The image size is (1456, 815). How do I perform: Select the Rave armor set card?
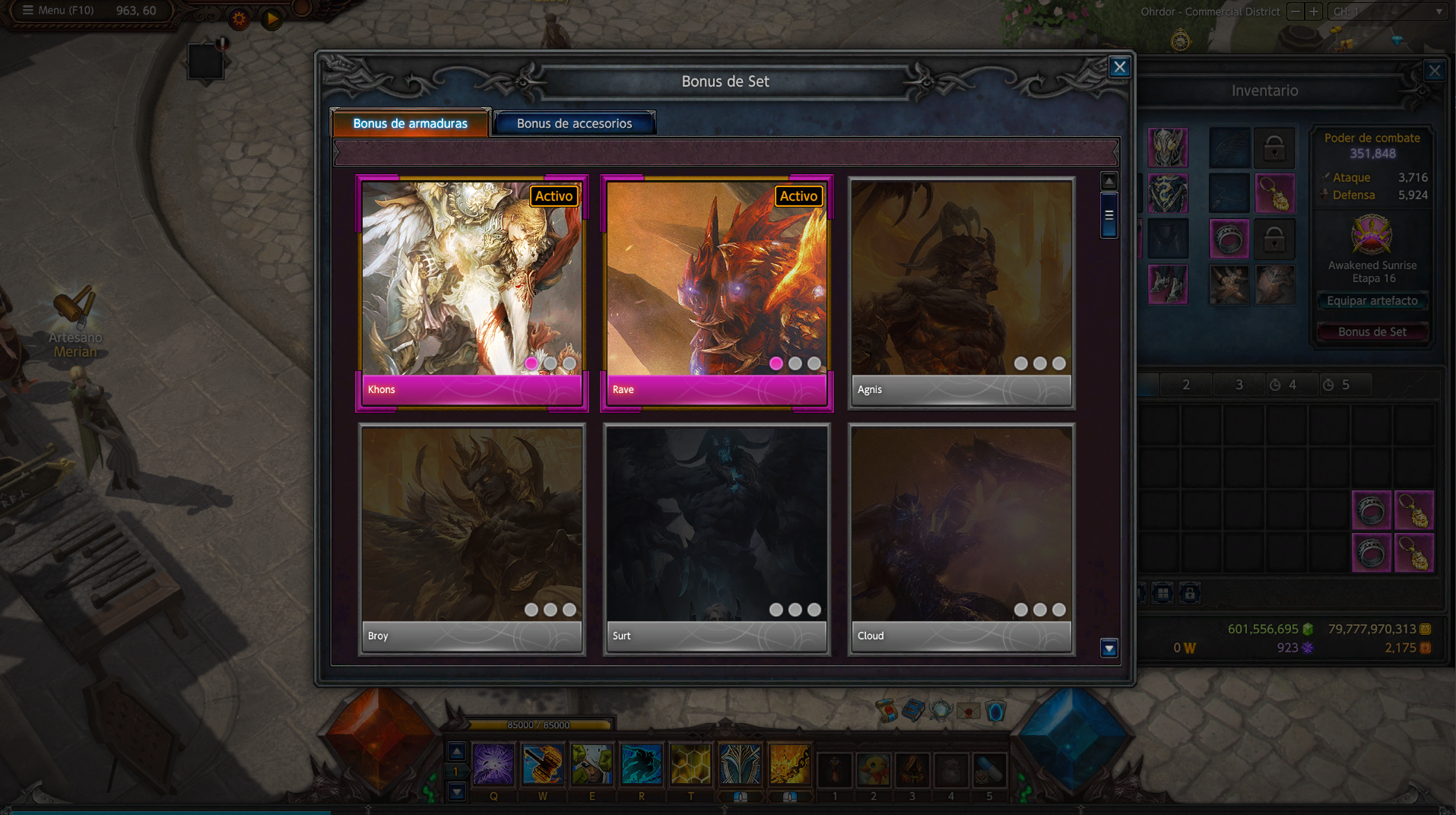[716, 293]
